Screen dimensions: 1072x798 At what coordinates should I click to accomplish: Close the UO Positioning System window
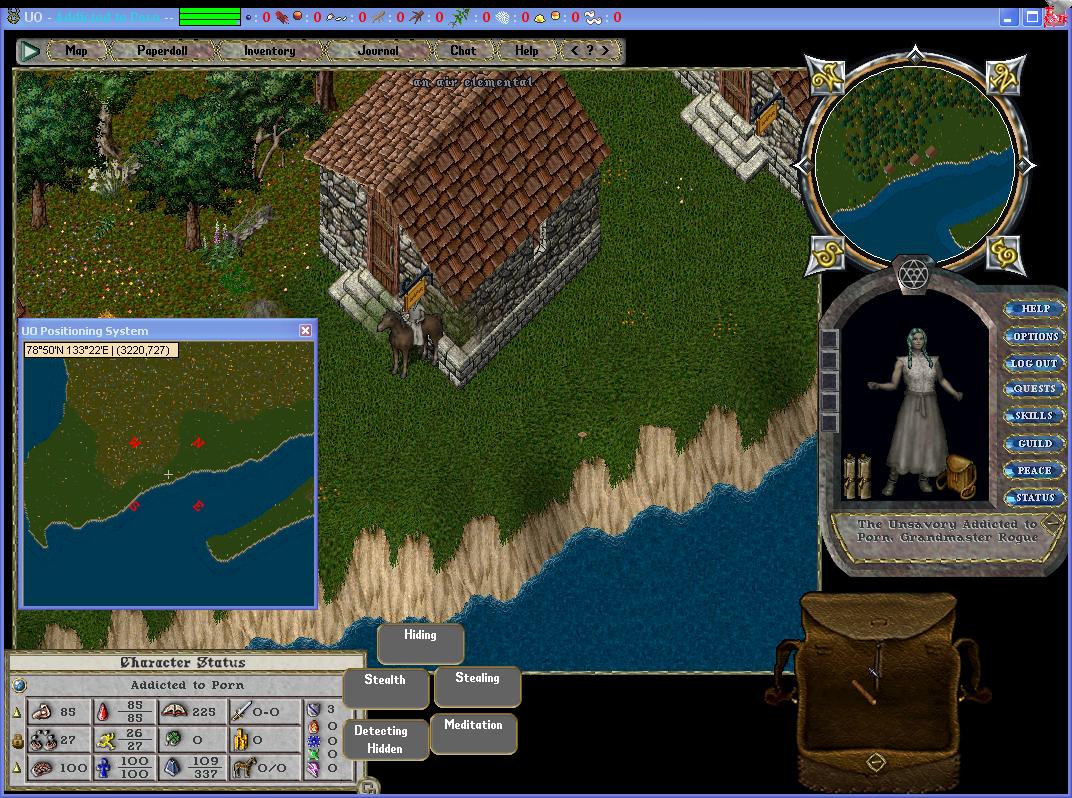coord(306,330)
